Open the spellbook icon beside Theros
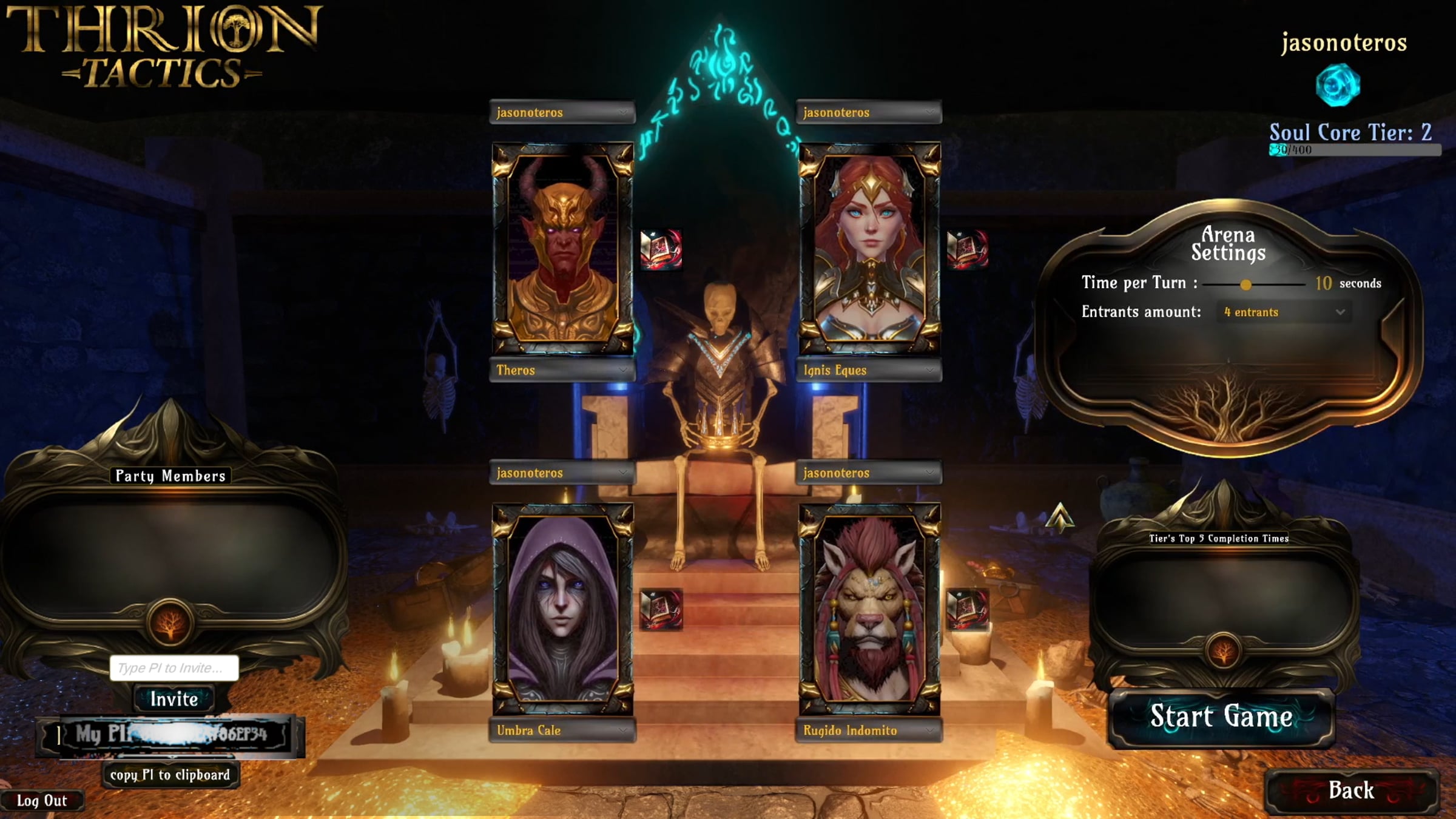The height and width of the screenshot is (819, 1456). pos(661,249)
